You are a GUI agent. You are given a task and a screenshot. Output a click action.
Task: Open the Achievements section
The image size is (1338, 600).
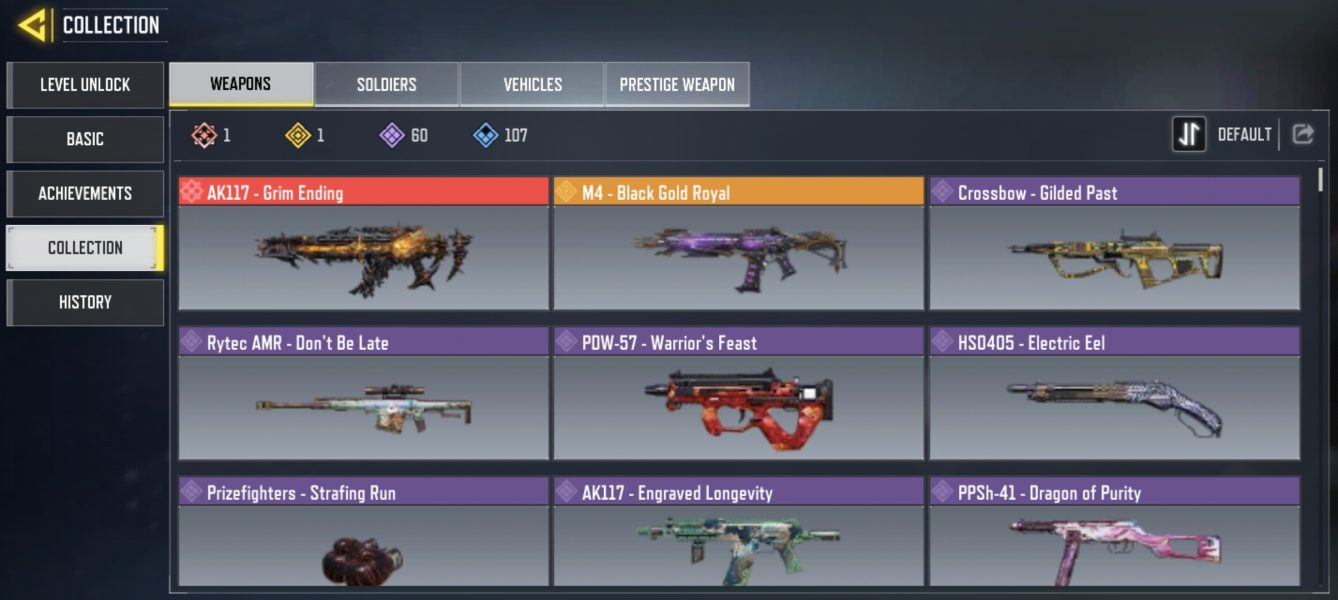click(x=85, y=193)
